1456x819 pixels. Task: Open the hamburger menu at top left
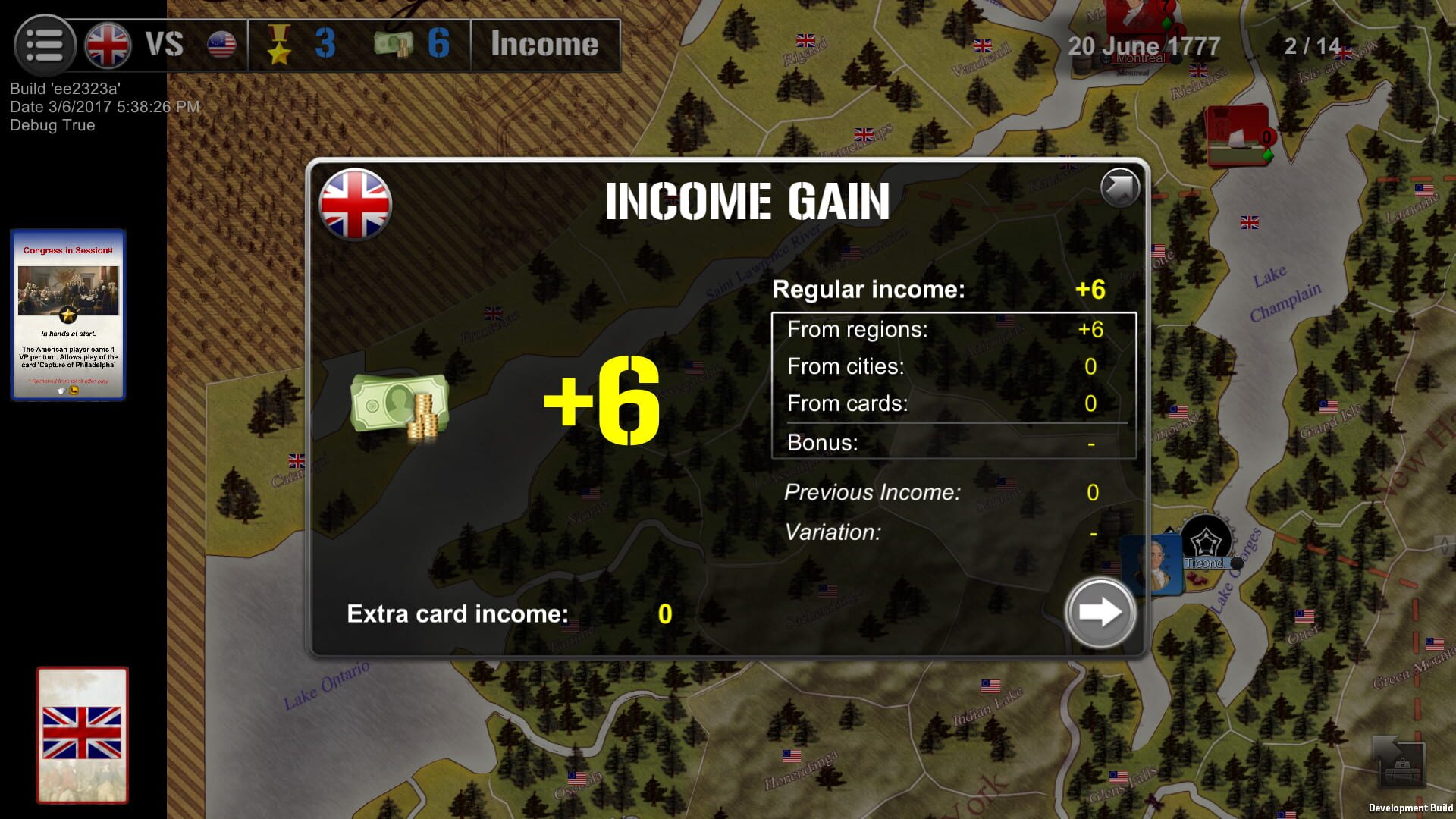(45, 44)
